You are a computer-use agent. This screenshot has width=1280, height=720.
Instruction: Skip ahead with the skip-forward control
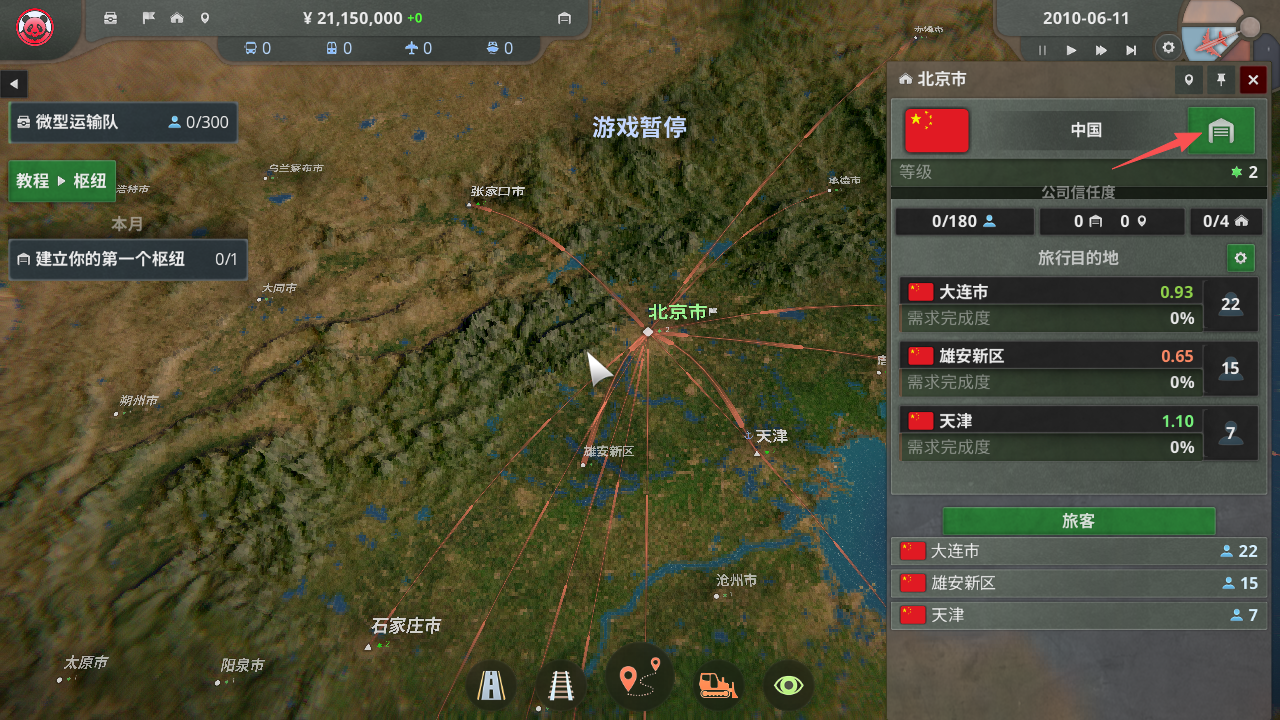tap(1131, 50)
